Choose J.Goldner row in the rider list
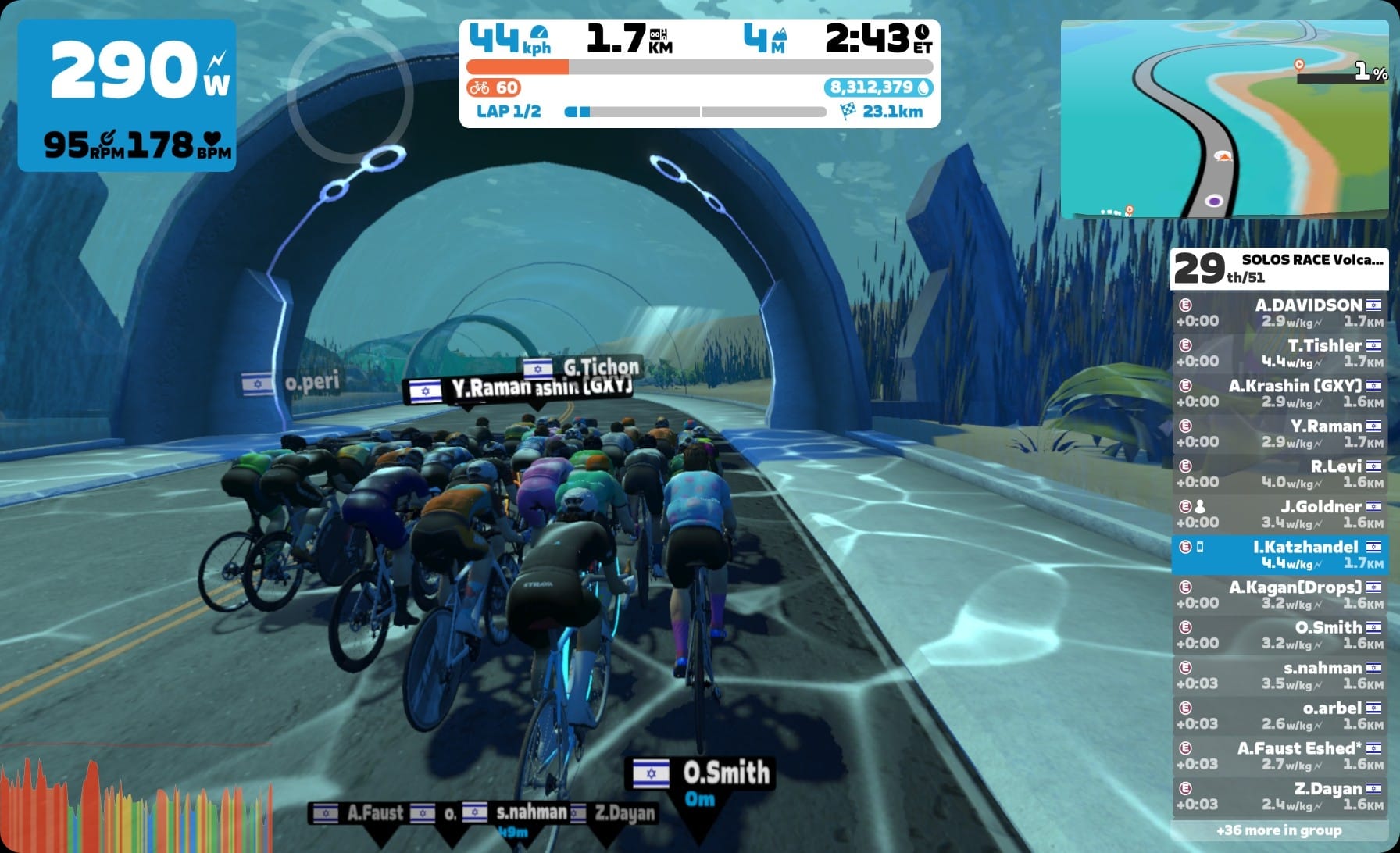 coord(1279,514)
